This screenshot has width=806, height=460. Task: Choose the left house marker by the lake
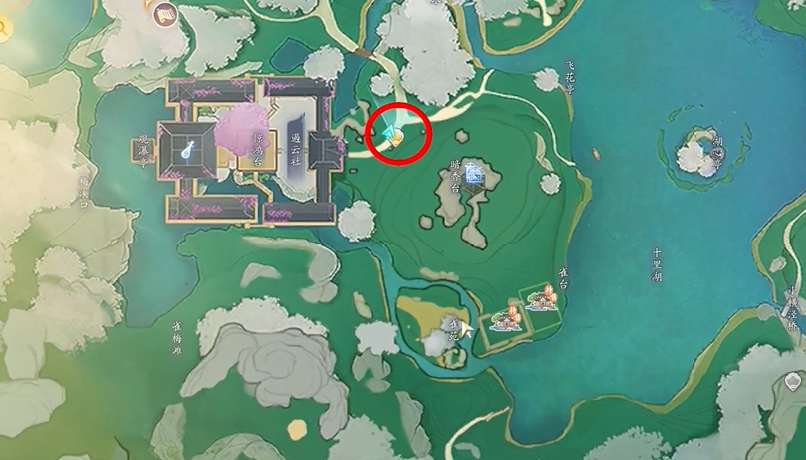click(505, 318)
